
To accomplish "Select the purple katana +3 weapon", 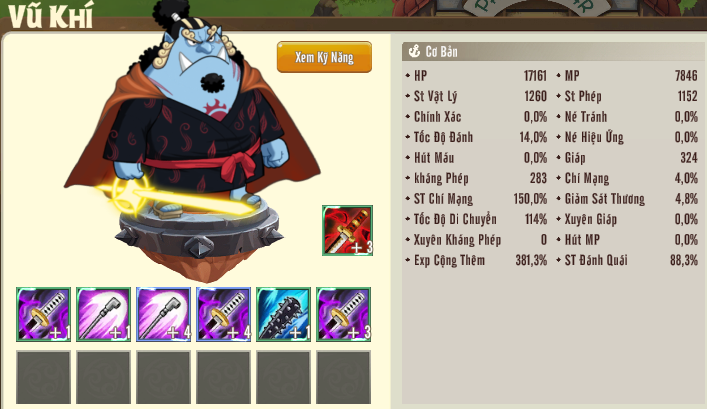I will point(343,314).
